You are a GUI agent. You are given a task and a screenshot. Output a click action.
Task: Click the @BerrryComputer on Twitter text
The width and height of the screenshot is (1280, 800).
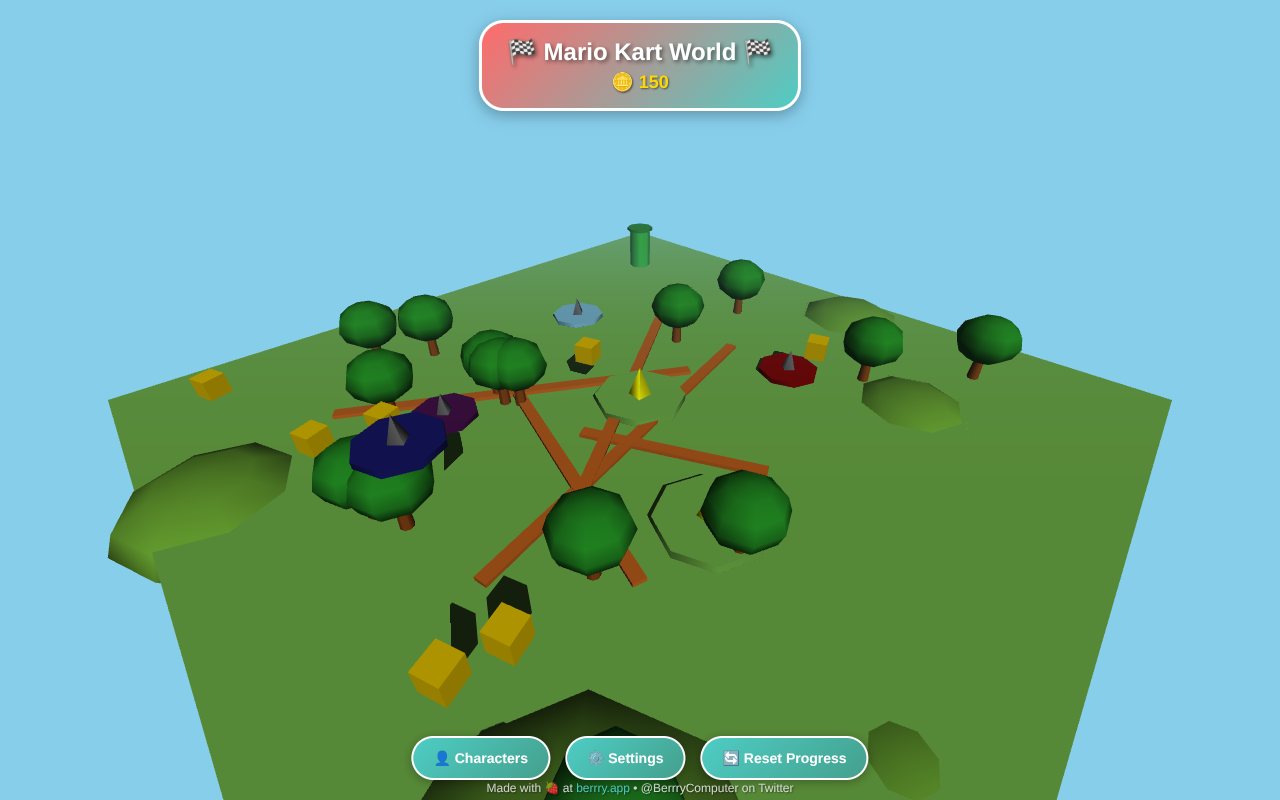coord(716,787)
